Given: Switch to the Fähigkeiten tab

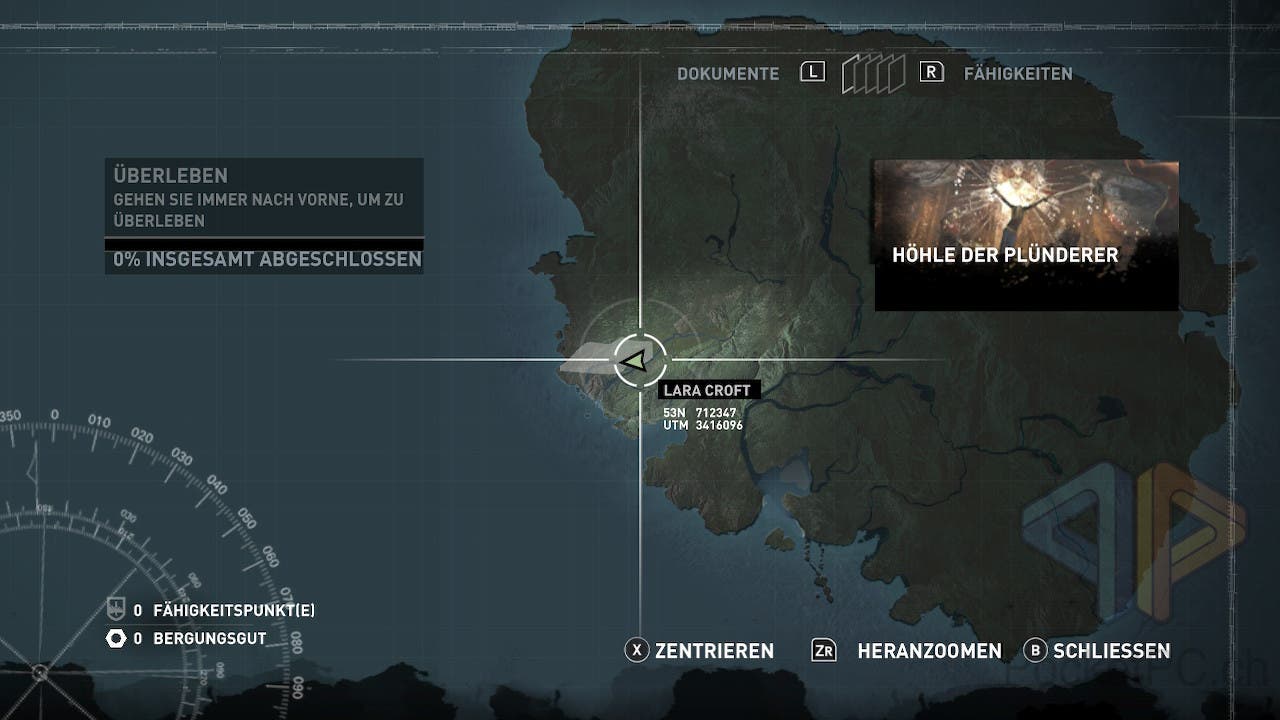Looking at the screenshot, I should (1017, 74).
